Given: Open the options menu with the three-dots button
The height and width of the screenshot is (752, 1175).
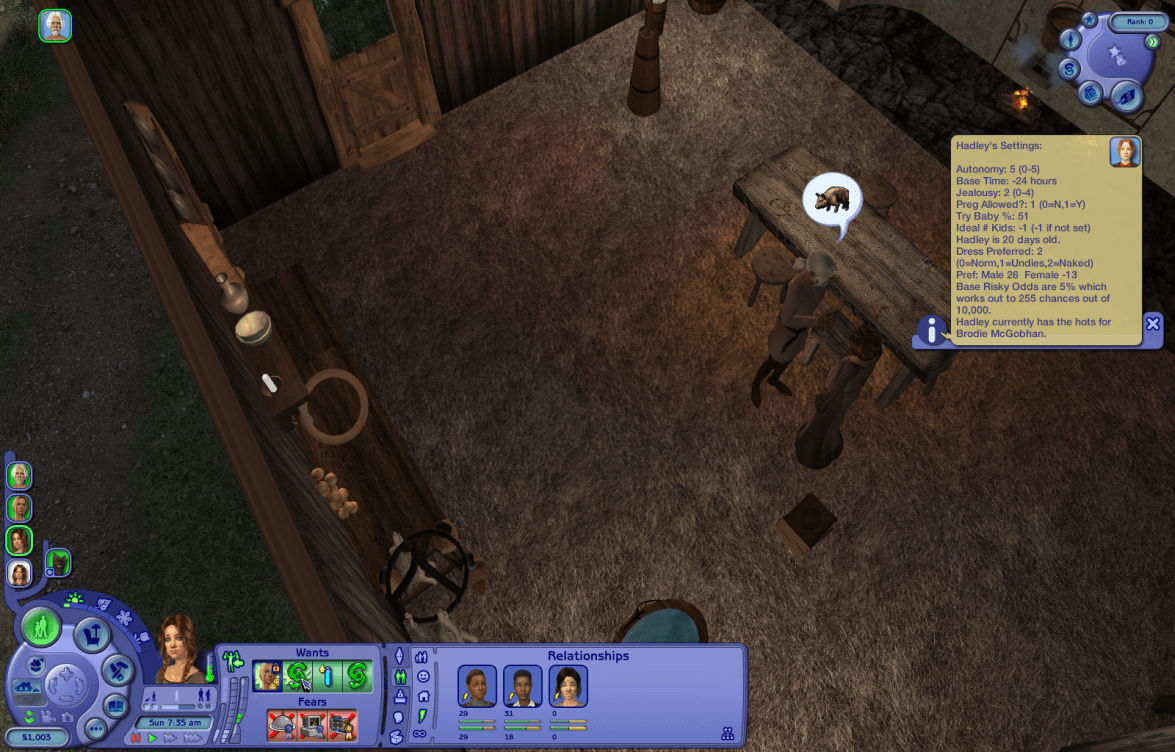Looking at the screenshot, I should (96, 729).
